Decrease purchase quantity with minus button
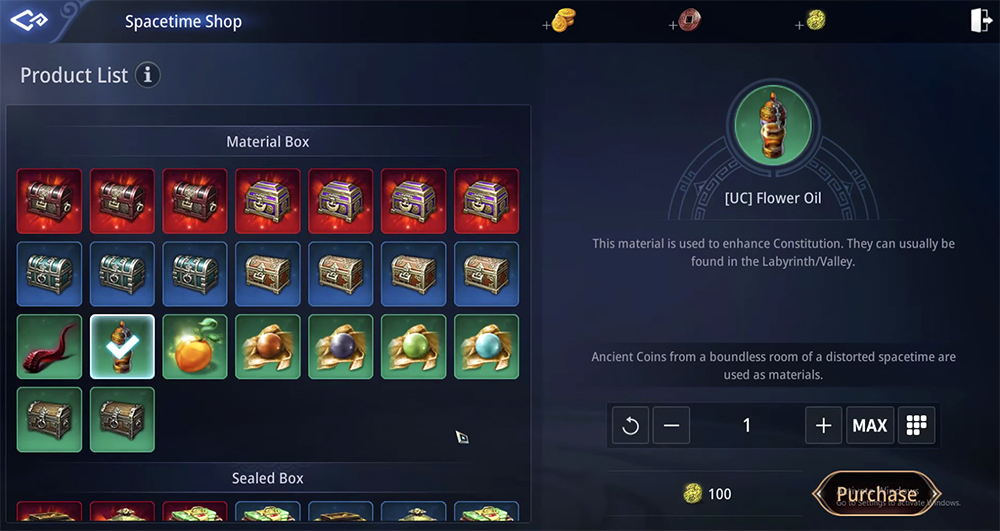 671,425
